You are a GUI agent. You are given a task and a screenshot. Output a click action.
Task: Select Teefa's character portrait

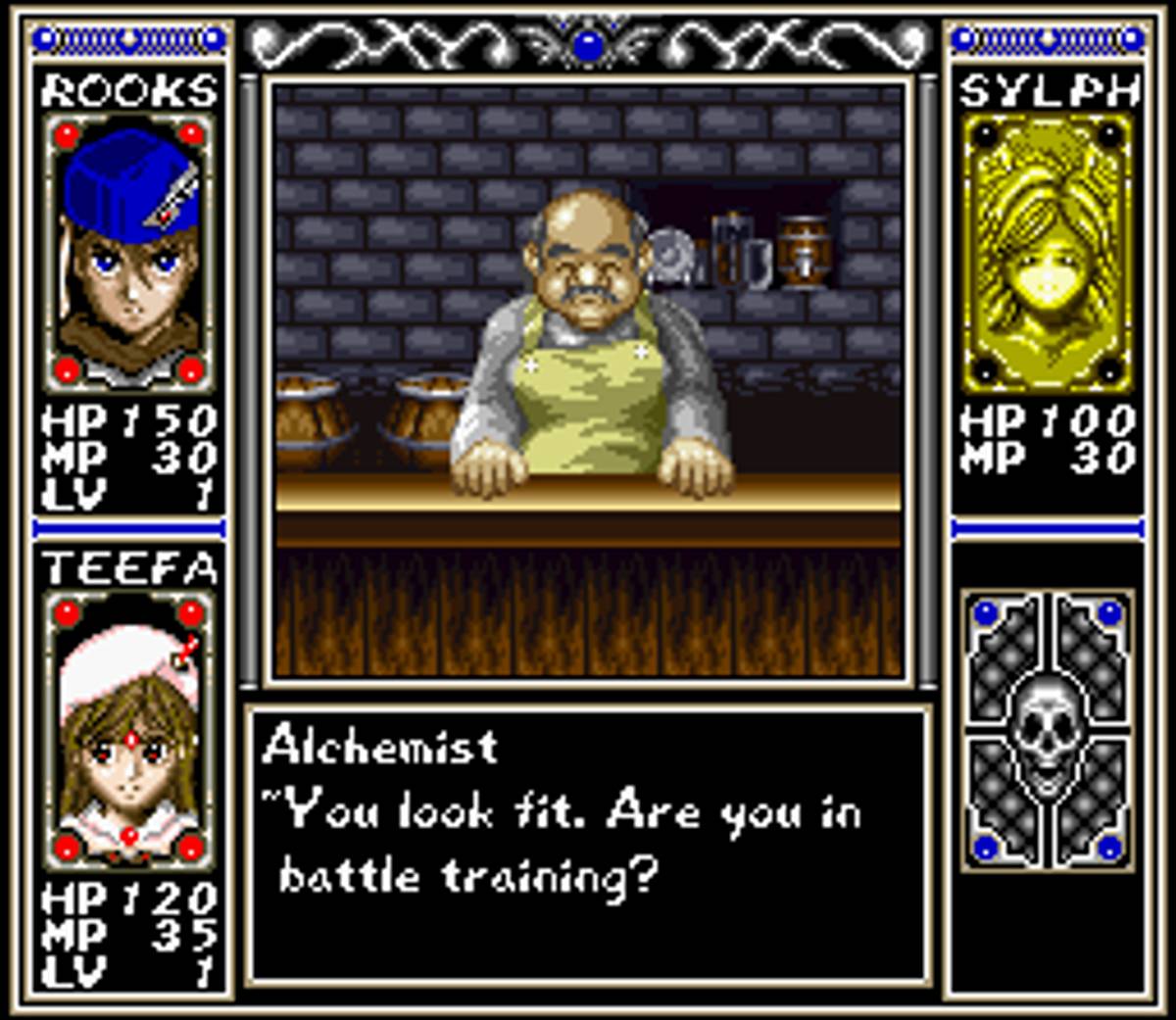pos(128,730)
